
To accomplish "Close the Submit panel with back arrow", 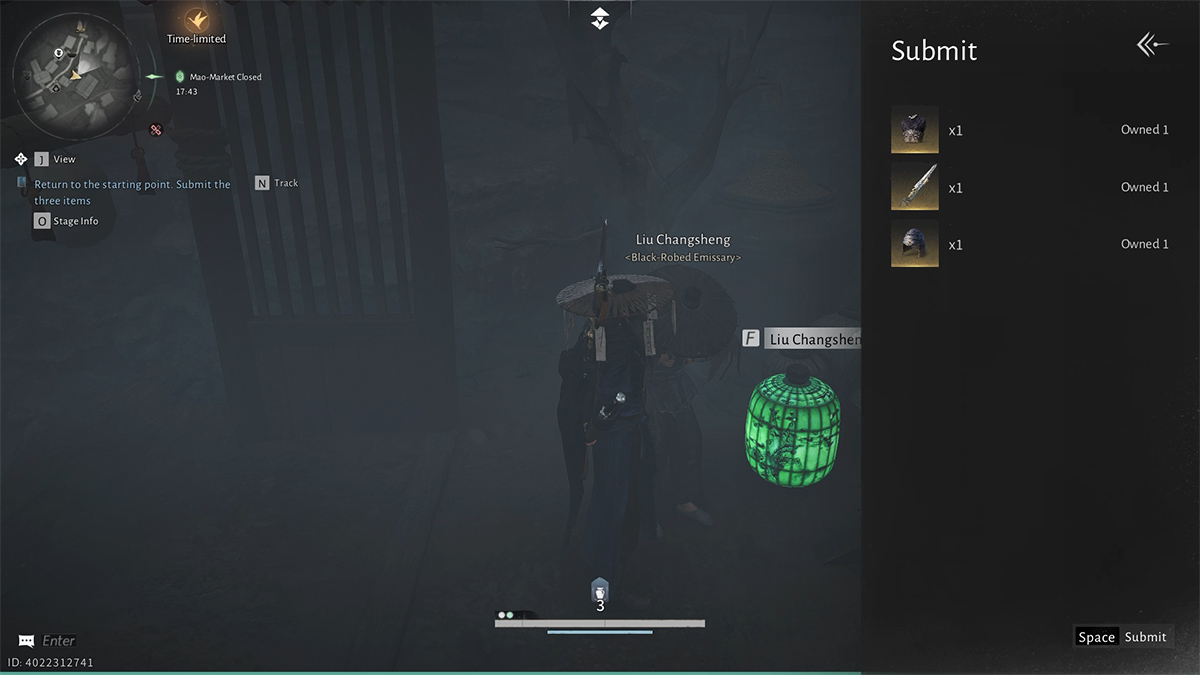I will pyautogui.click(x=1152, y=45).
